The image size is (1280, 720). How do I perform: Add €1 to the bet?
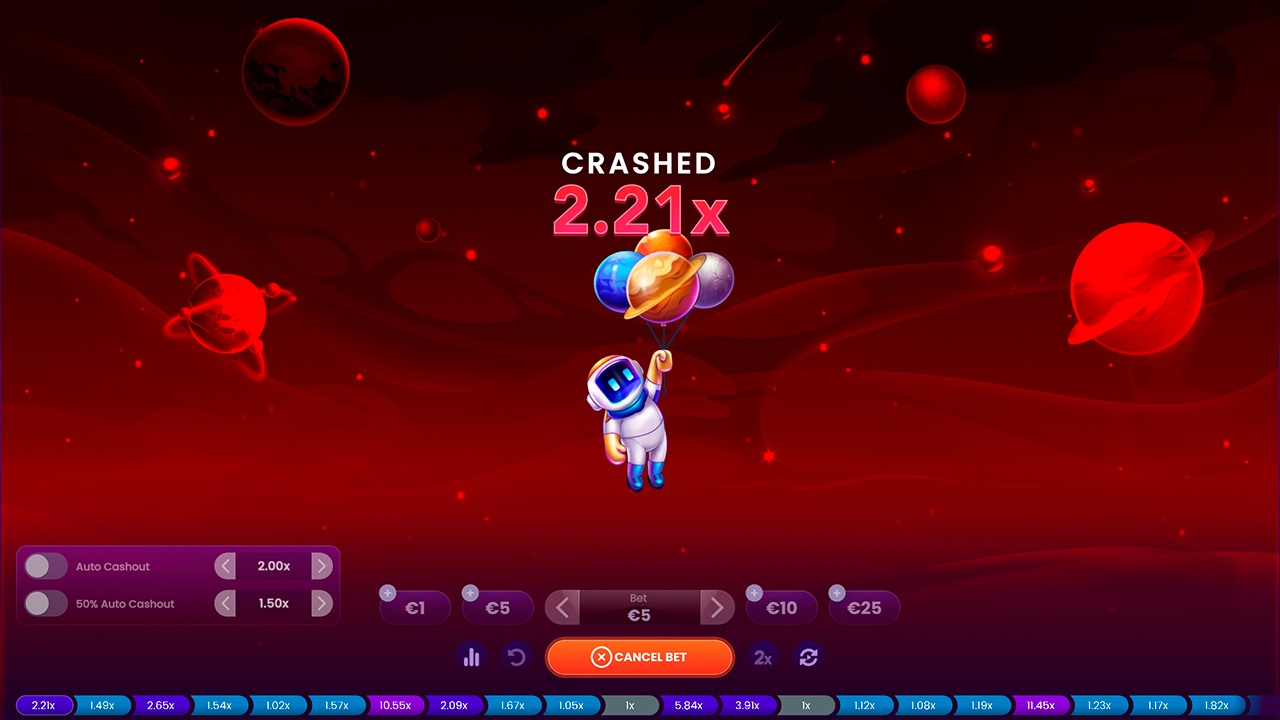pyautogui.click(x=415, y=607)
